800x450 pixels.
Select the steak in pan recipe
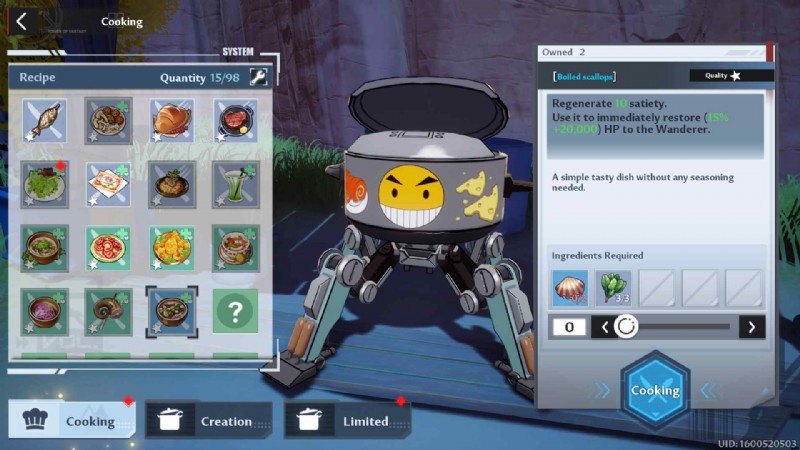[235, 121]
